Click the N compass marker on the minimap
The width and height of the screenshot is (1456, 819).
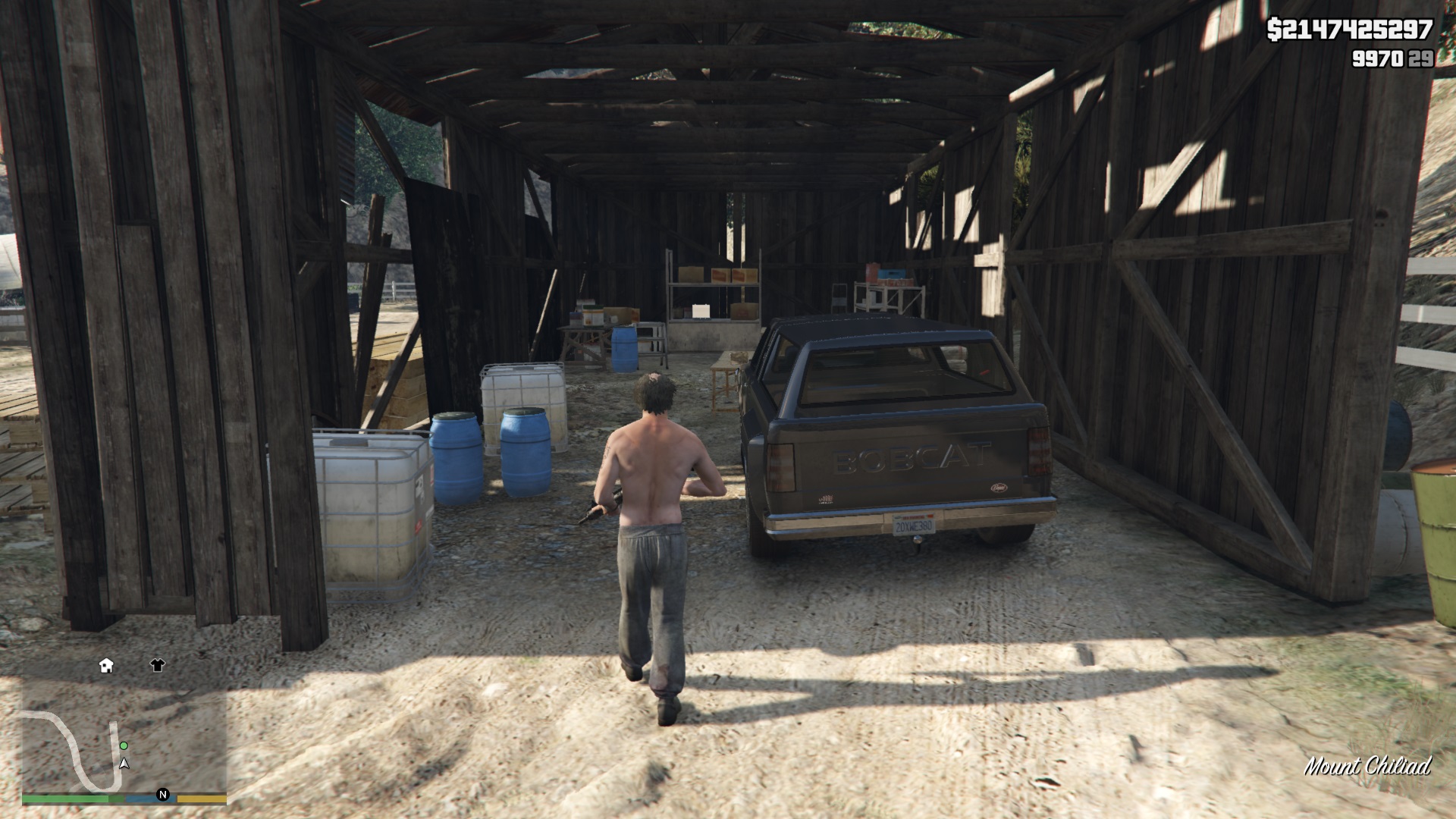coord(163,795)
